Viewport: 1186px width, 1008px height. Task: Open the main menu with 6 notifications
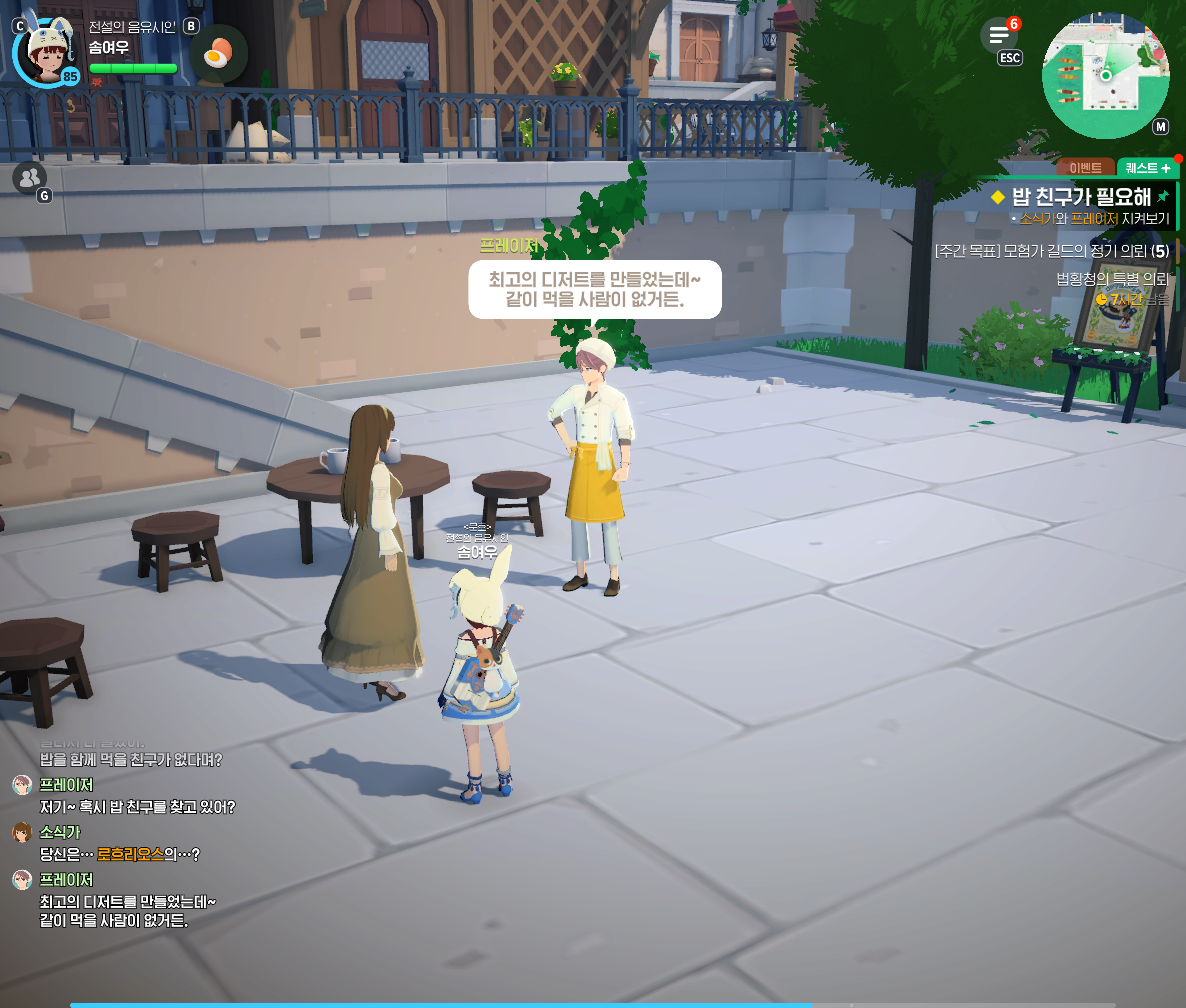click(x=999, y=37)
